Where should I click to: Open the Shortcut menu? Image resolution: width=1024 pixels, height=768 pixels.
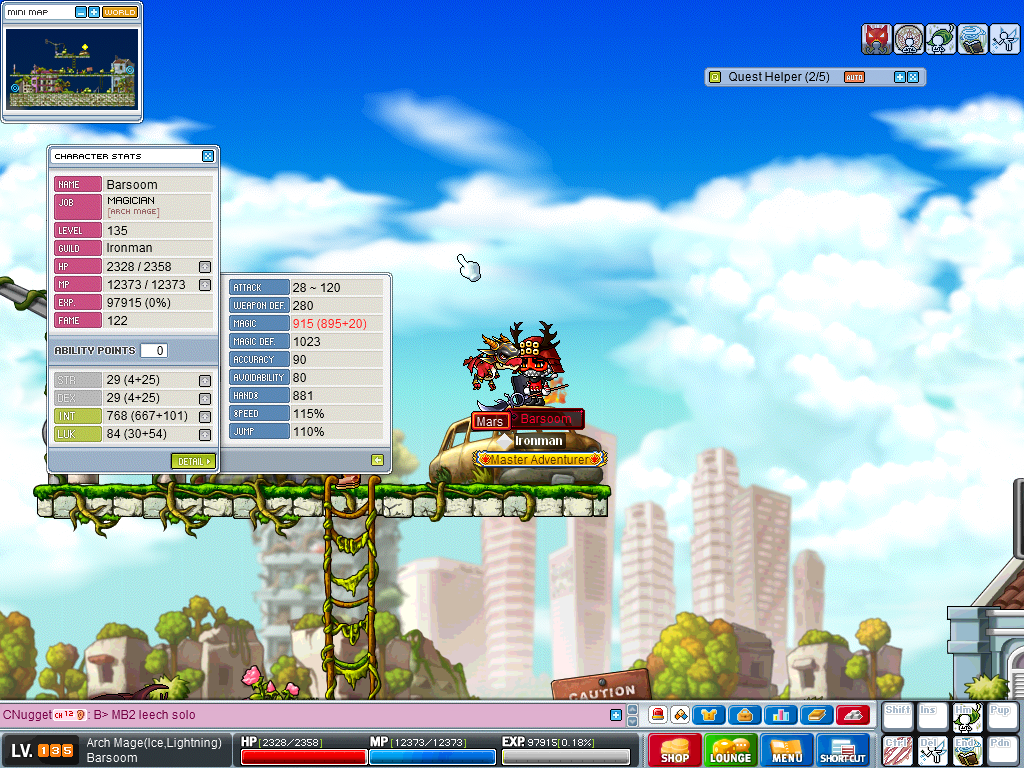(x=842, y=750)
